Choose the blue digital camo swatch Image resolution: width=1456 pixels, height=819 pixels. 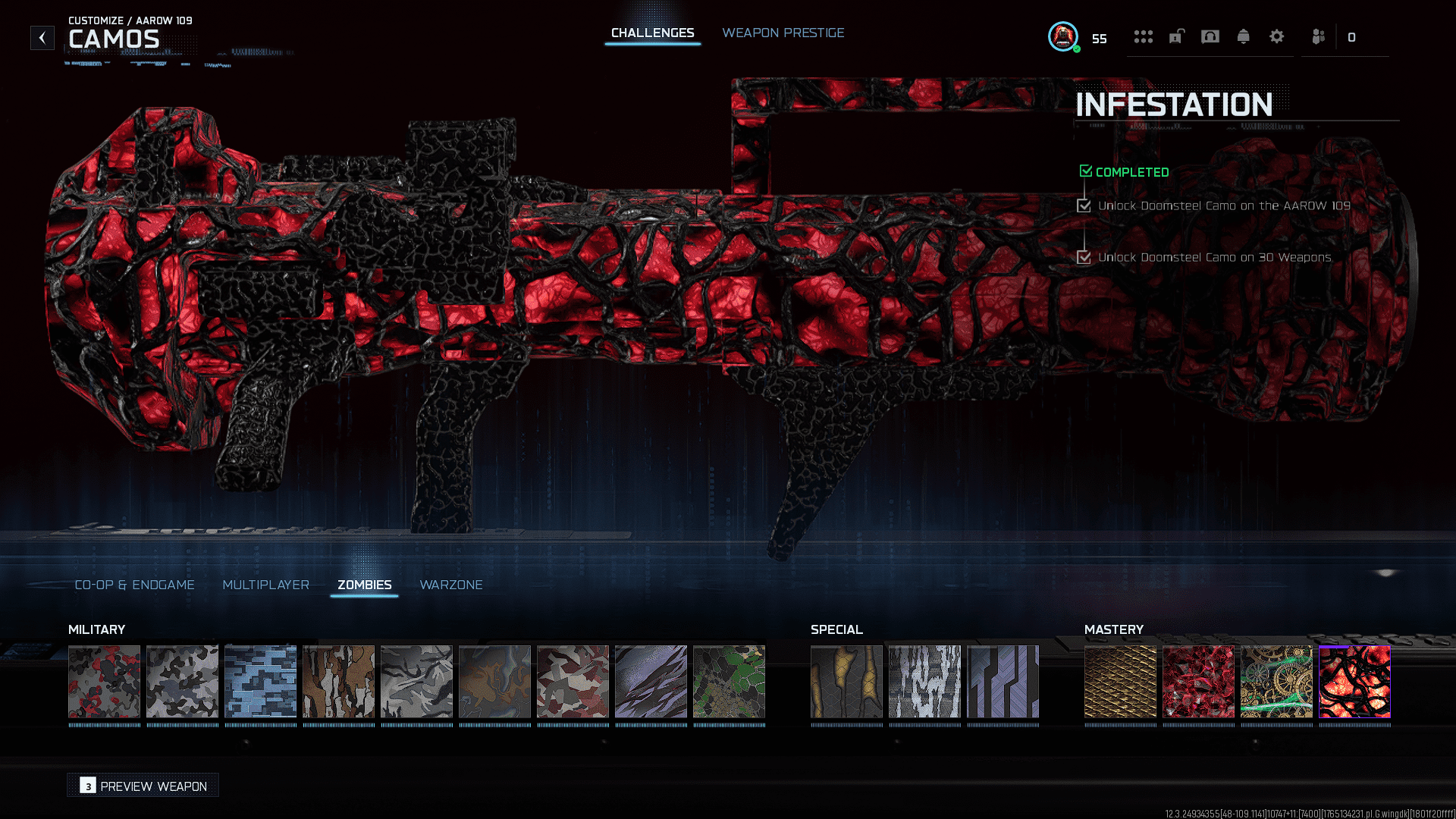pos(260,681)
